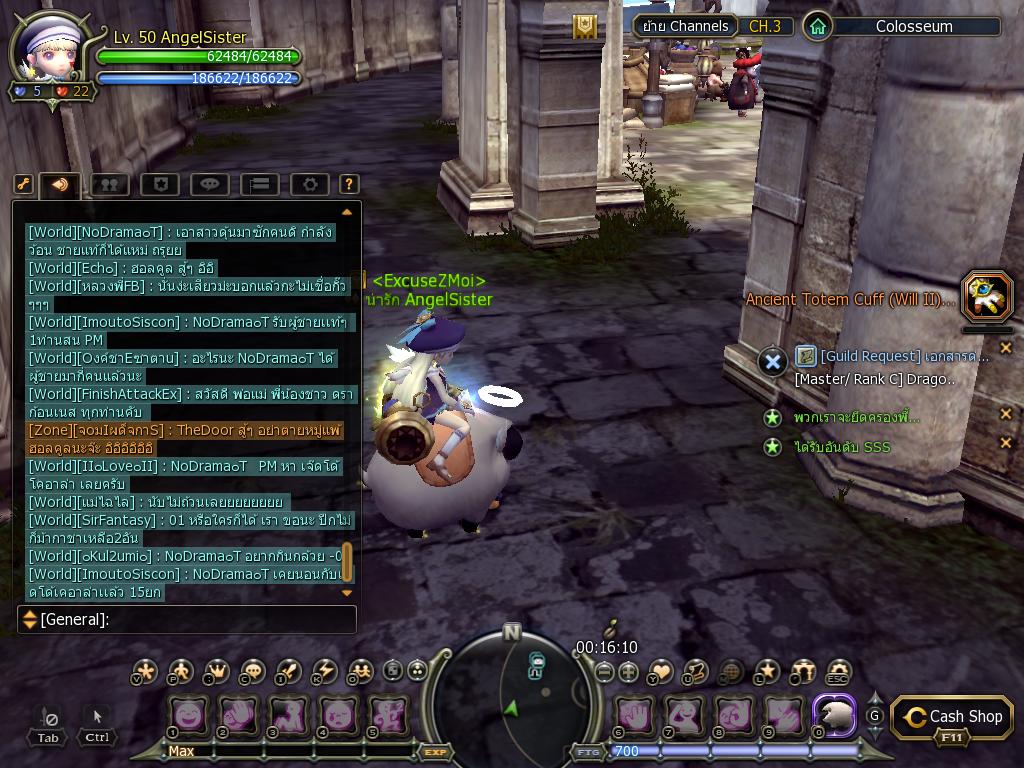Open the chat channel selector arrows
The image size is (1024, 768).
30,620
